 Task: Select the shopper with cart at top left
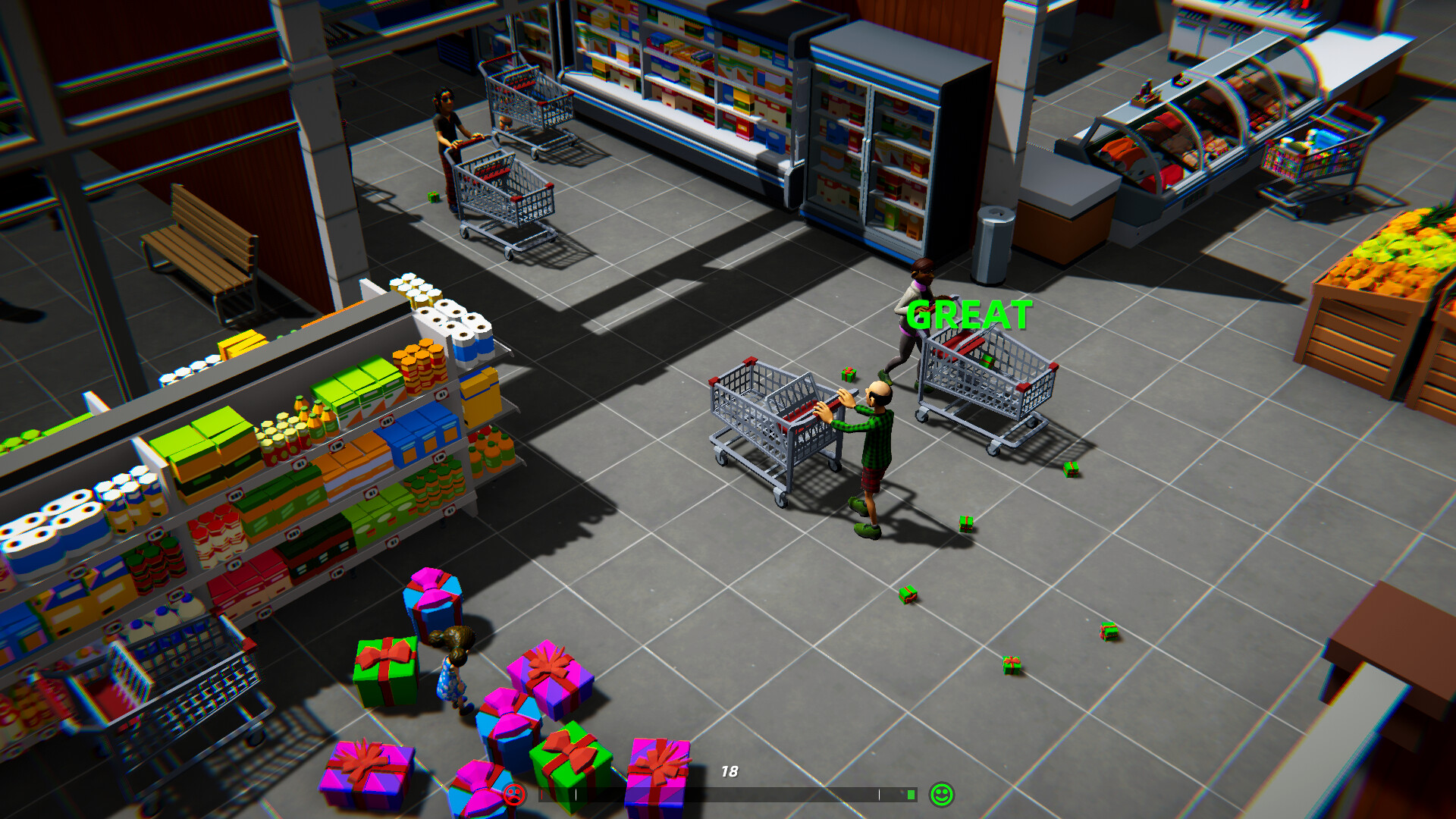point(447,133)
